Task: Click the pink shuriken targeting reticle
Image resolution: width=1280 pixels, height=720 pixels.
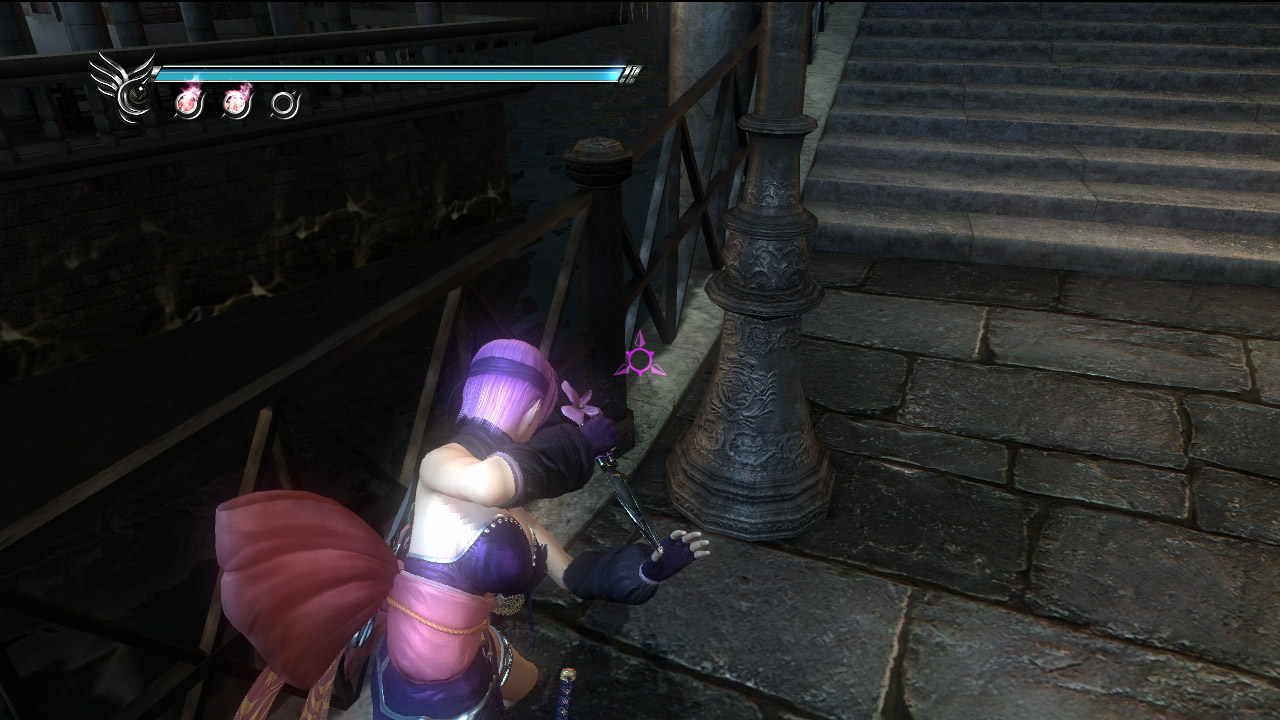Action: (x=639, y=358)
